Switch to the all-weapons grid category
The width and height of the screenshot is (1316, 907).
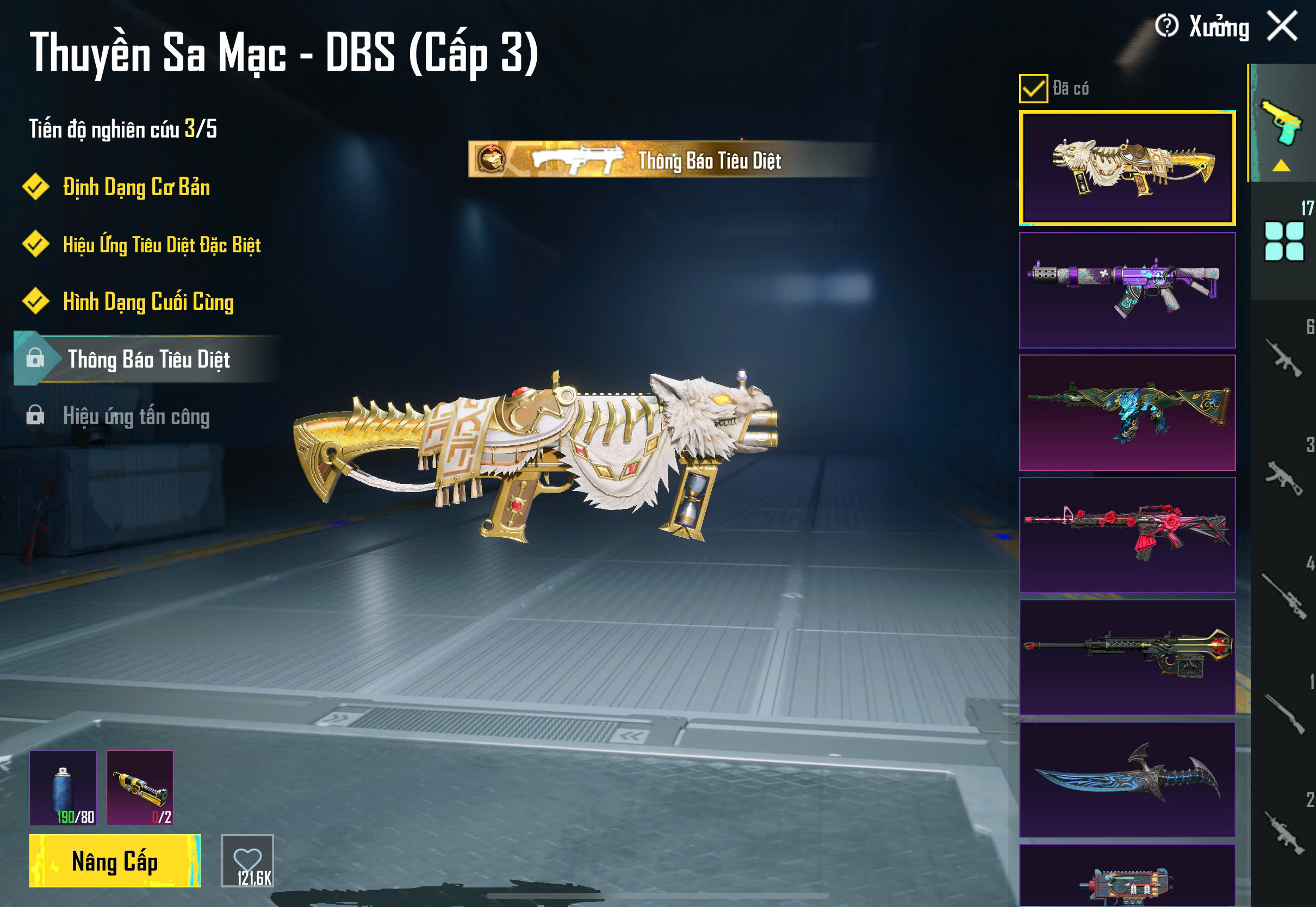1283,241
